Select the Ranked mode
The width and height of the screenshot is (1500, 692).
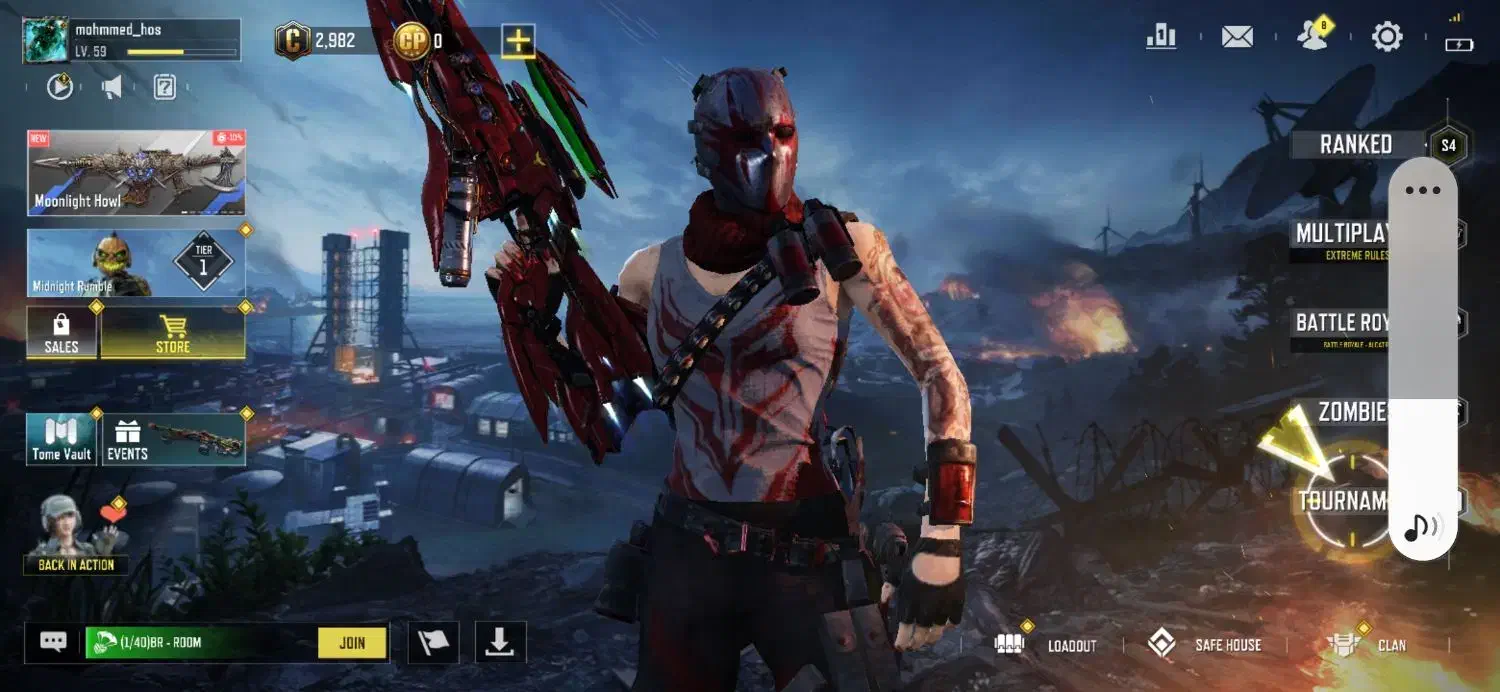coord(1355,145)
